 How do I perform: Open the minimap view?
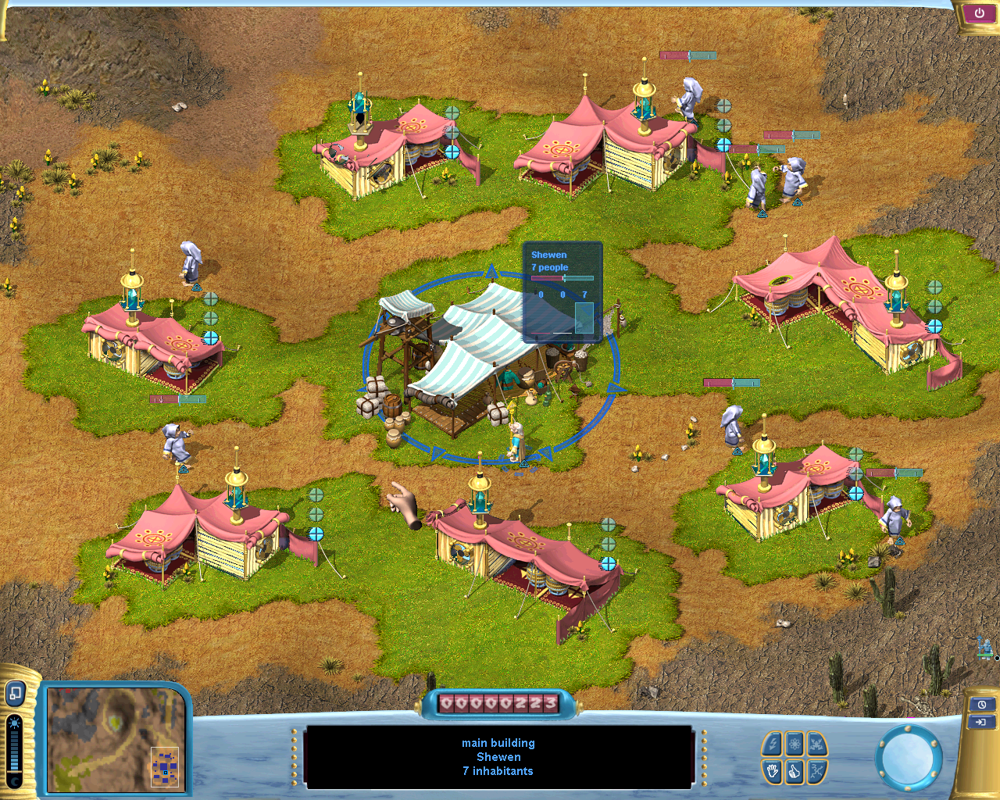tap(116, 737)
